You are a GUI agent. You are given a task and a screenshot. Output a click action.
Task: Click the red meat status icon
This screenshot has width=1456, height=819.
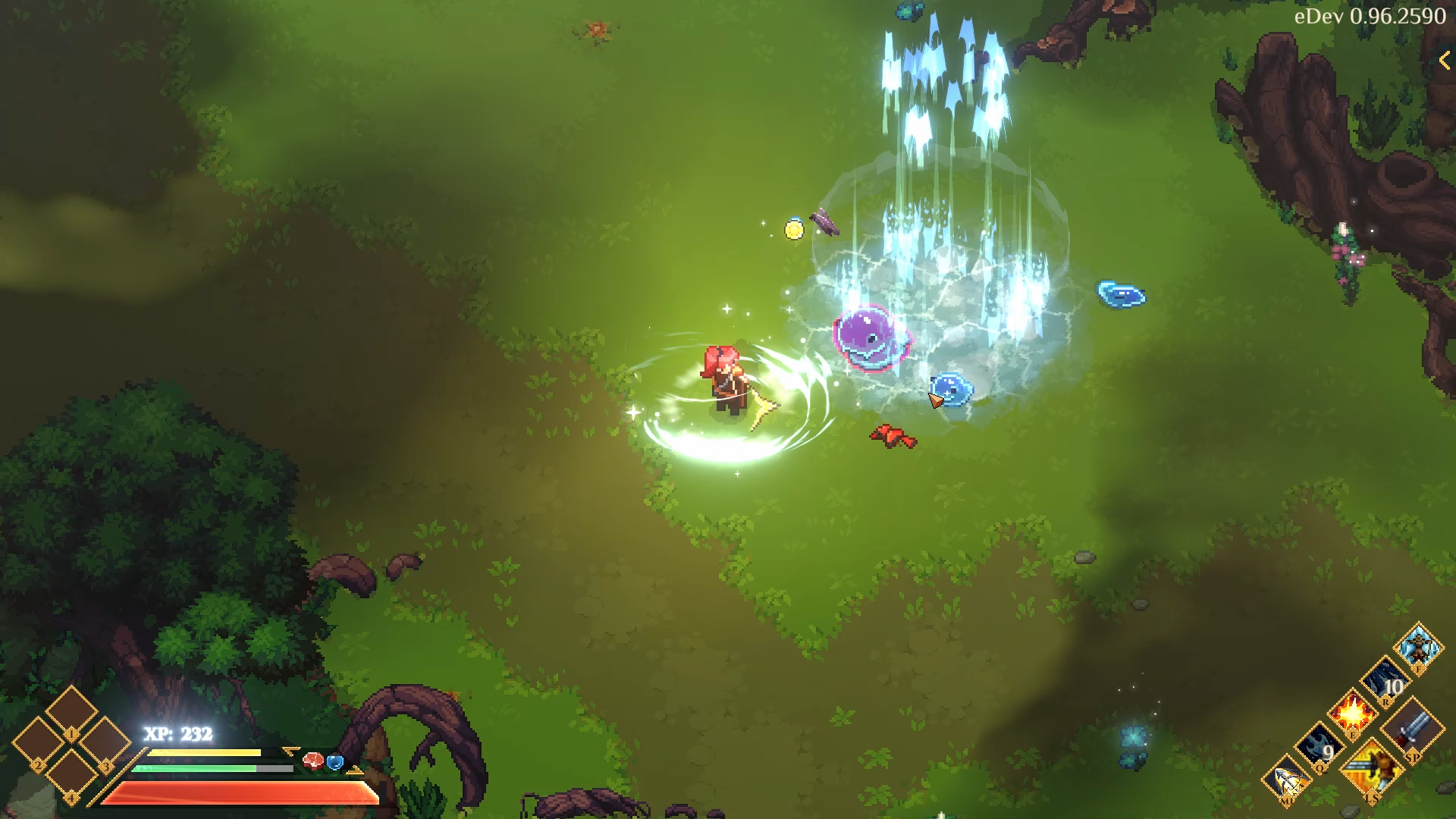(312, 761)
